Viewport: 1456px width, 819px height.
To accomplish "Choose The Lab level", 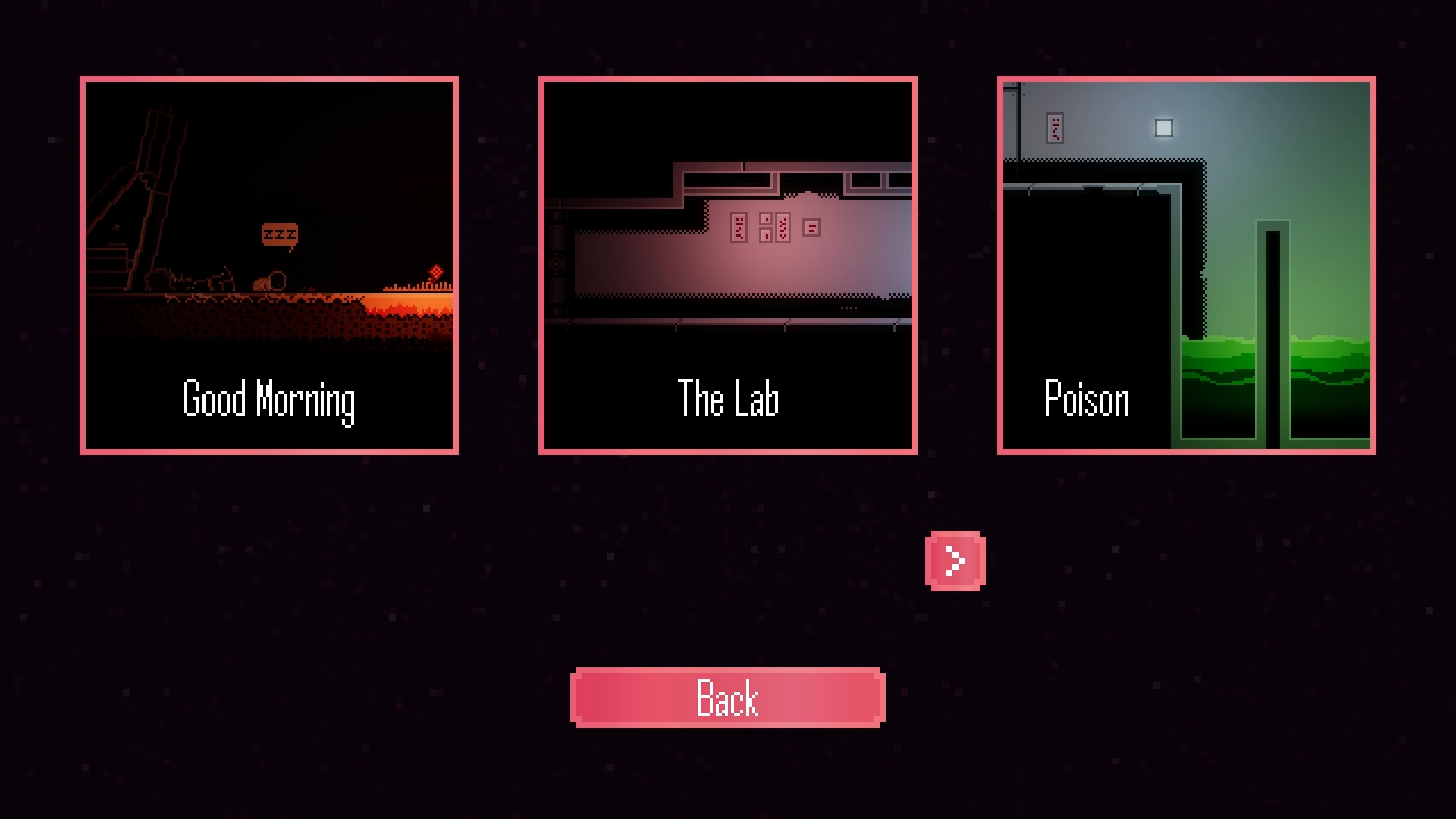I will (728, 265).
